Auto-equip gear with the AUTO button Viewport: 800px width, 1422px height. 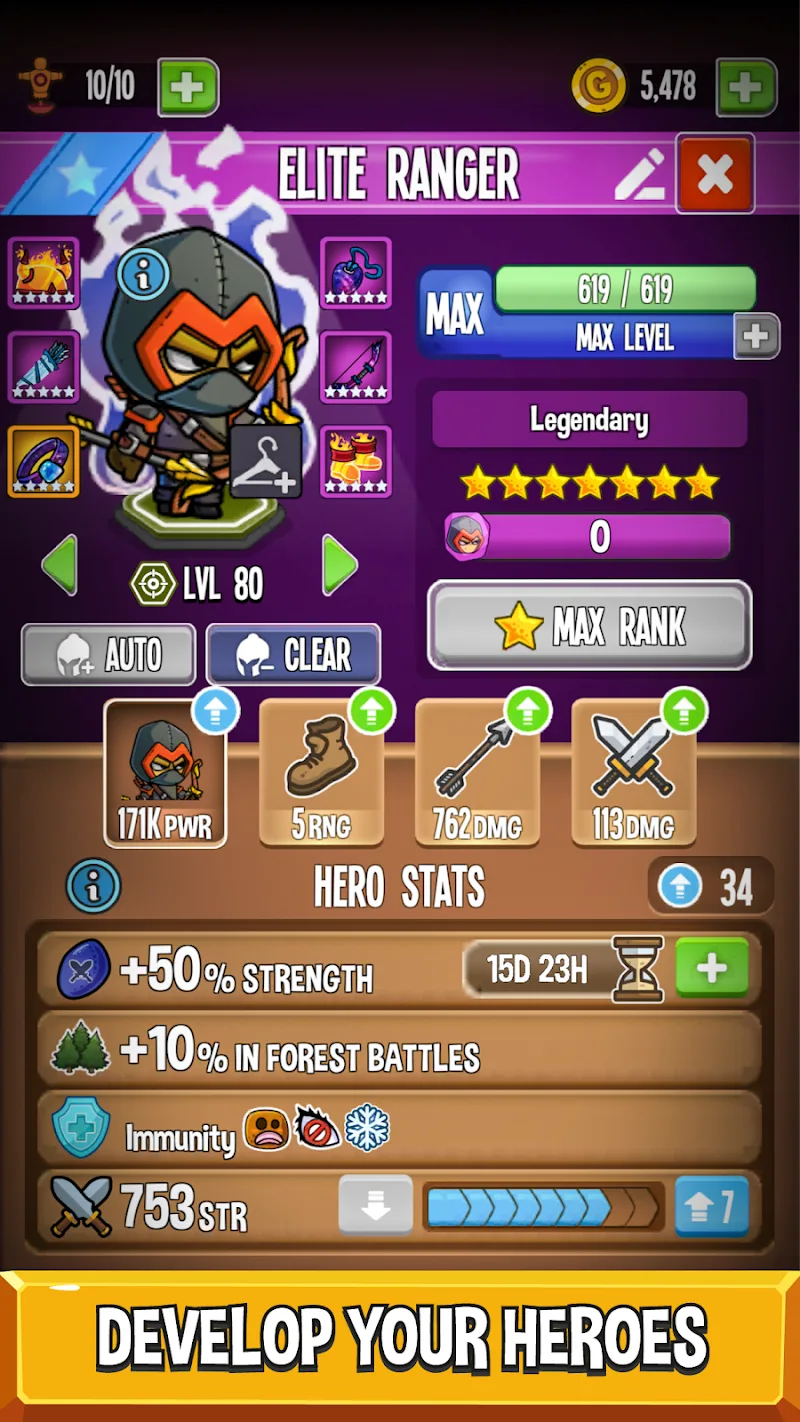point(108,655)
